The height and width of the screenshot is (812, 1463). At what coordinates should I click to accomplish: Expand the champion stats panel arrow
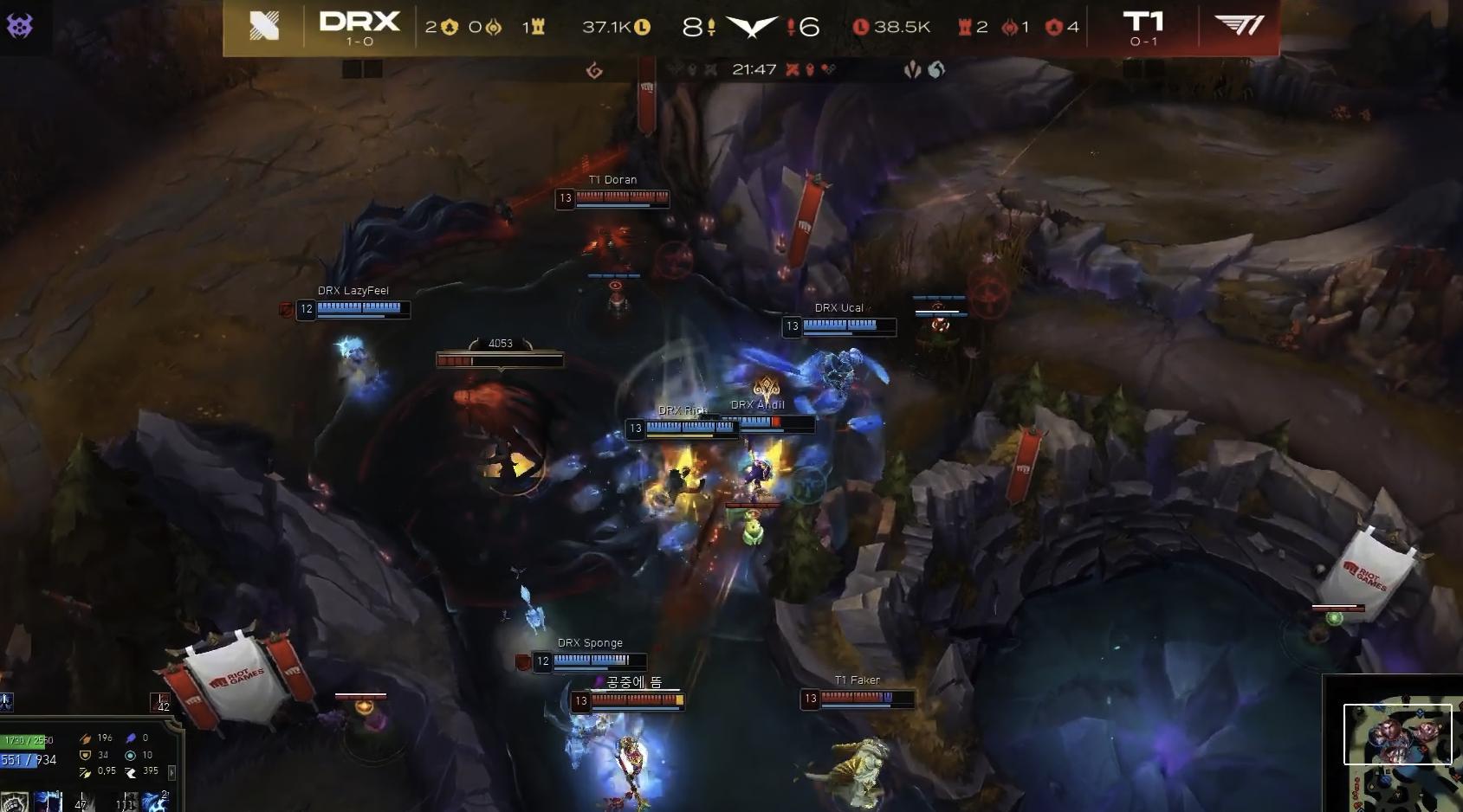(x=172, y=772)
